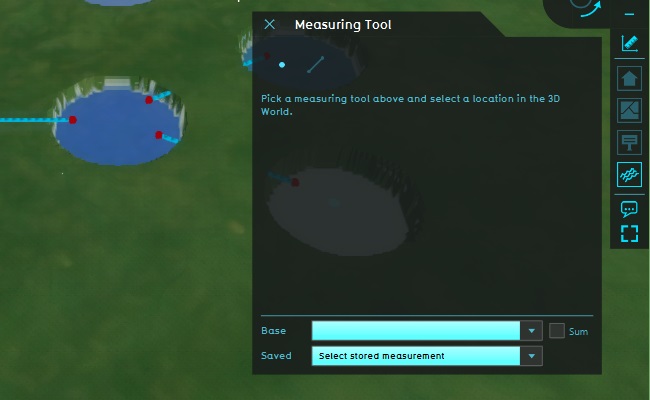Click the camera rotate arrow control

click(x=590, y=8)
